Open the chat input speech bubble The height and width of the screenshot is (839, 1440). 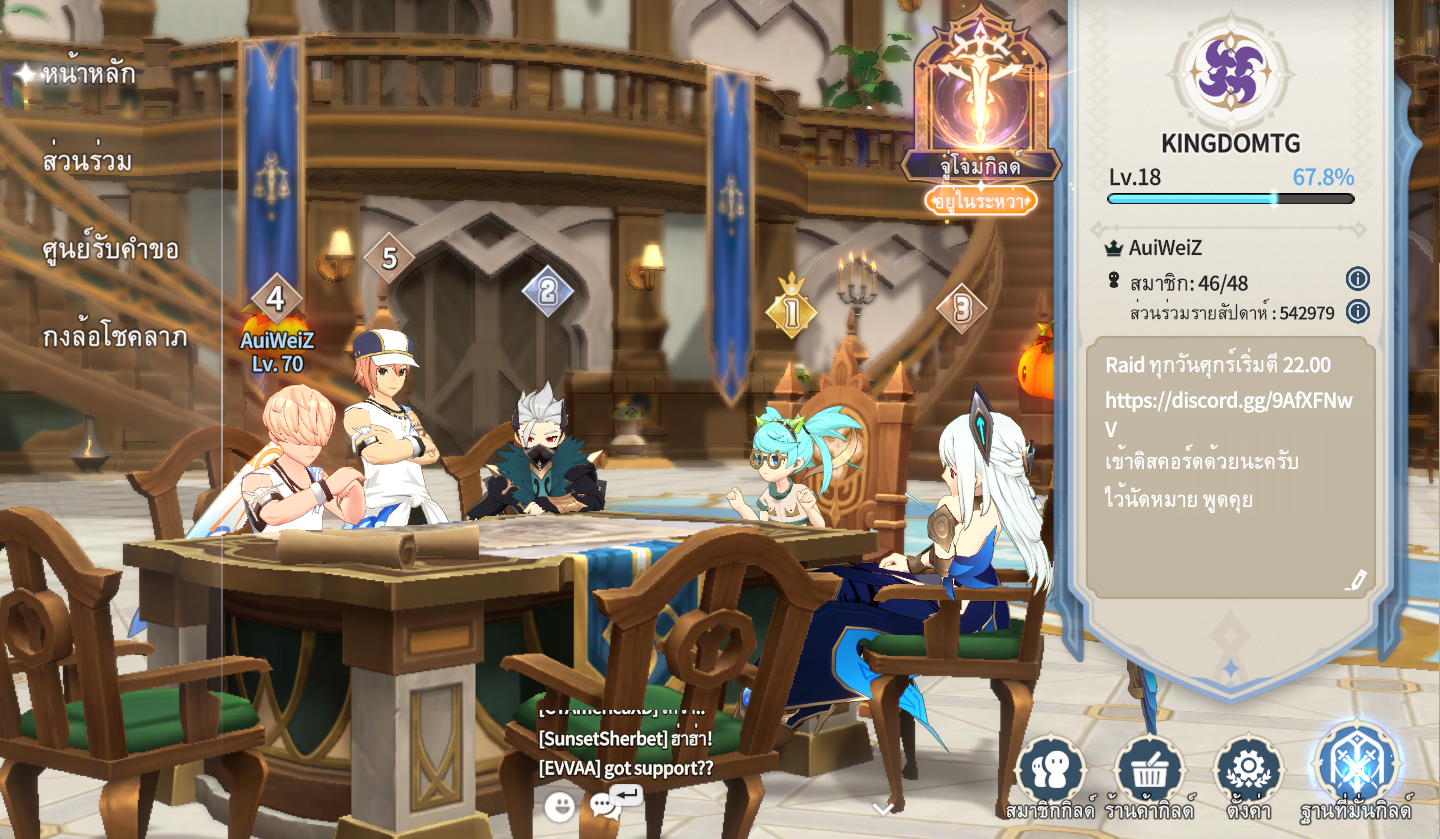coord(606,805)
